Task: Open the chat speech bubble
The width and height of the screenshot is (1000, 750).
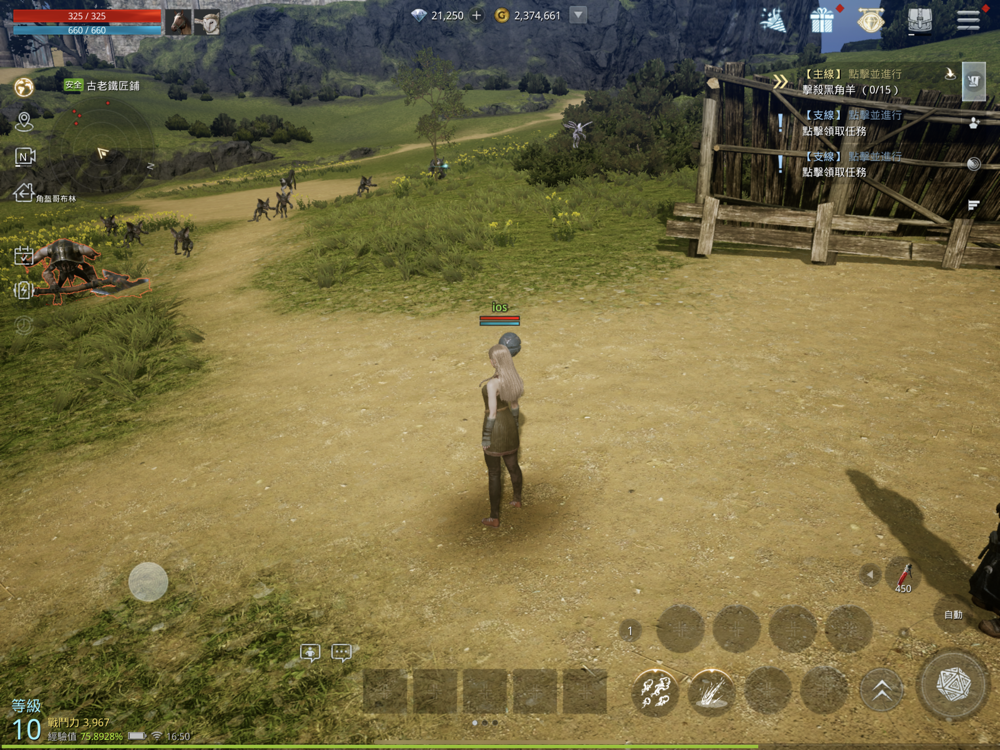Action: (342, 653)
